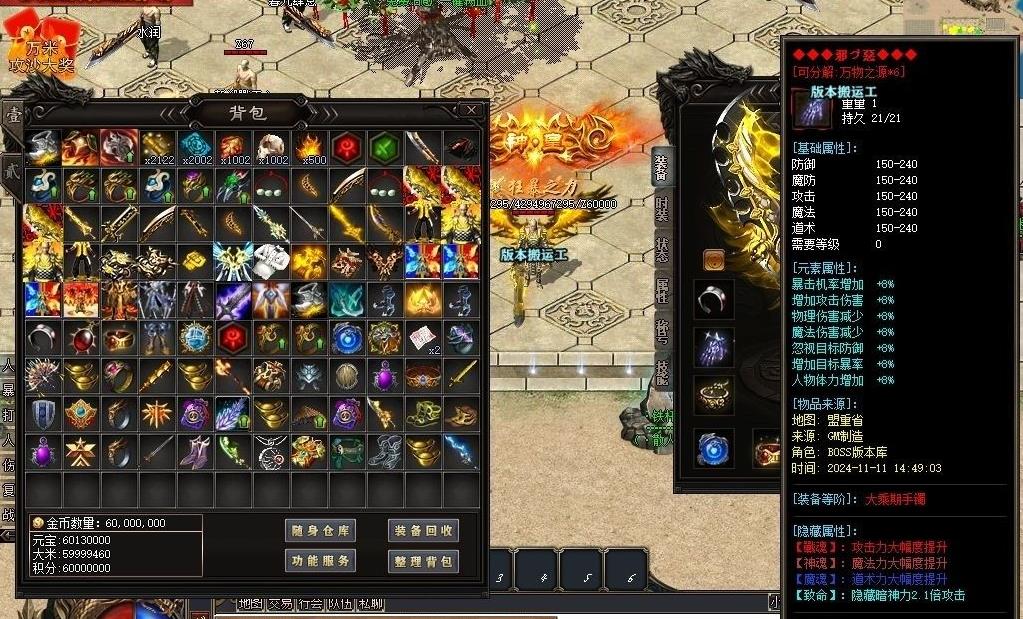Select the equipped silver ring slot
The height and width of the screenshot is (619, 1023).
[x=713, y=298]
